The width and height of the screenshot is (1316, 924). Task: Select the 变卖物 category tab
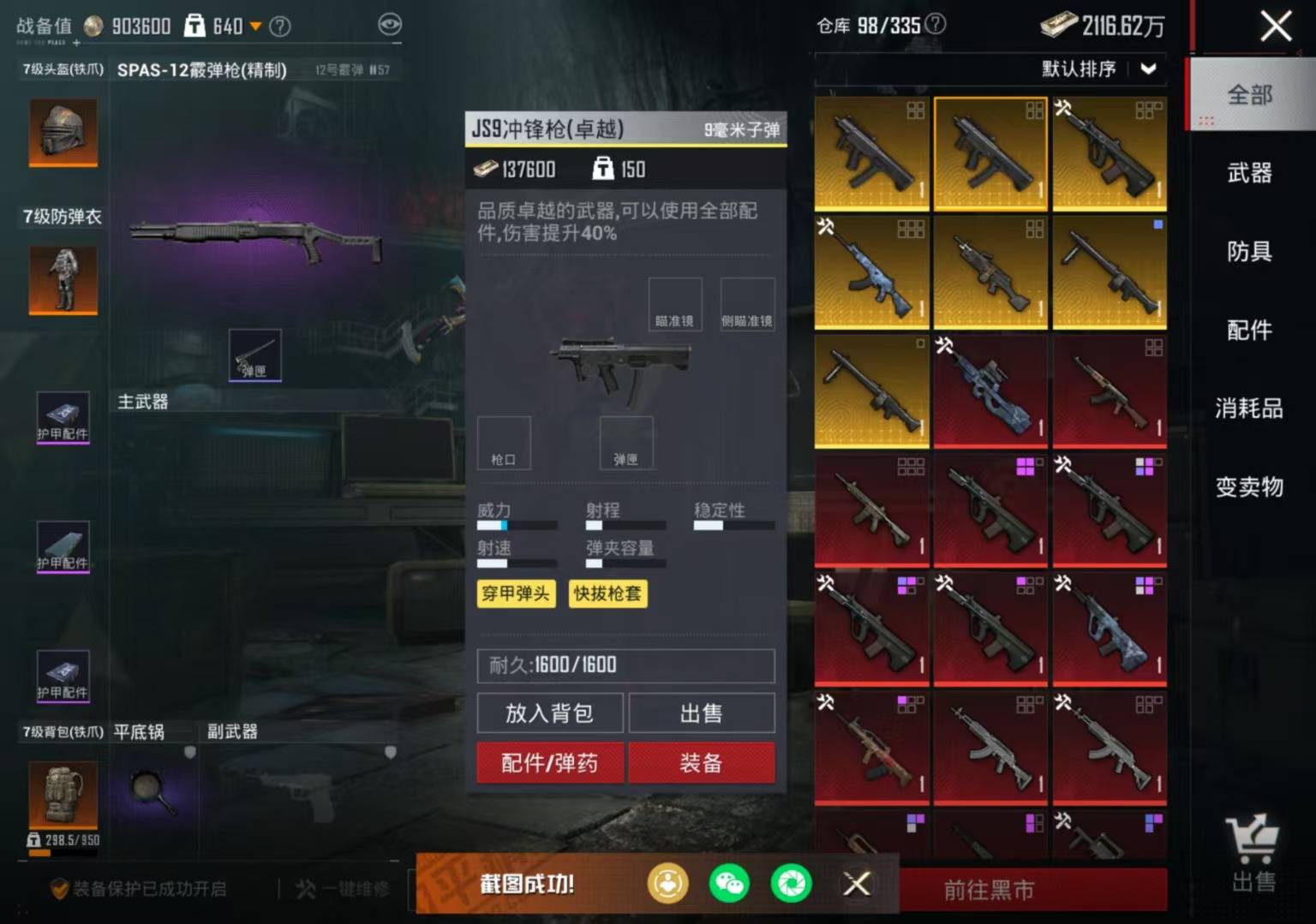pyautogui.click(x=1249, y=487)
